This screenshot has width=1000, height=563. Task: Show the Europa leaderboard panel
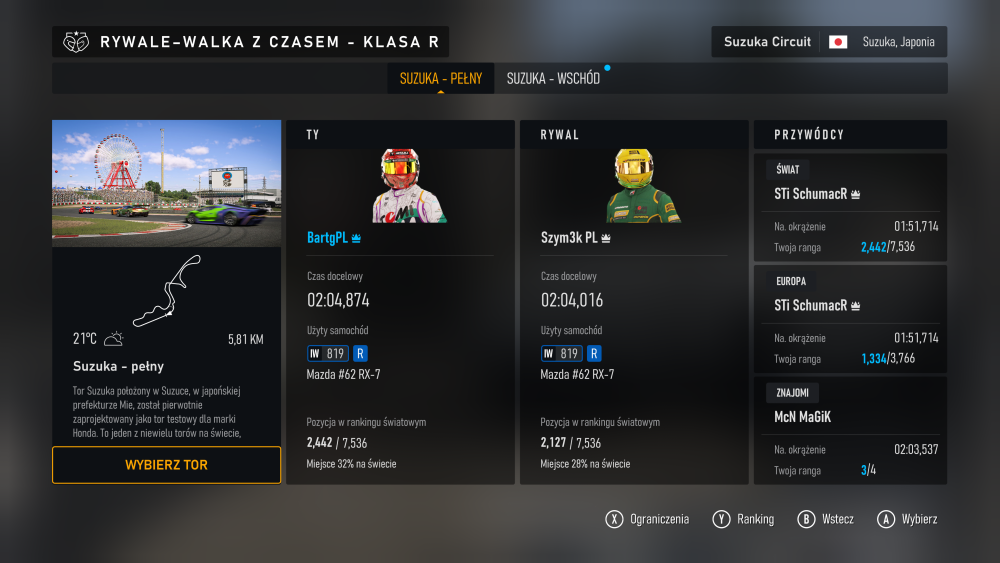point(849,318)
